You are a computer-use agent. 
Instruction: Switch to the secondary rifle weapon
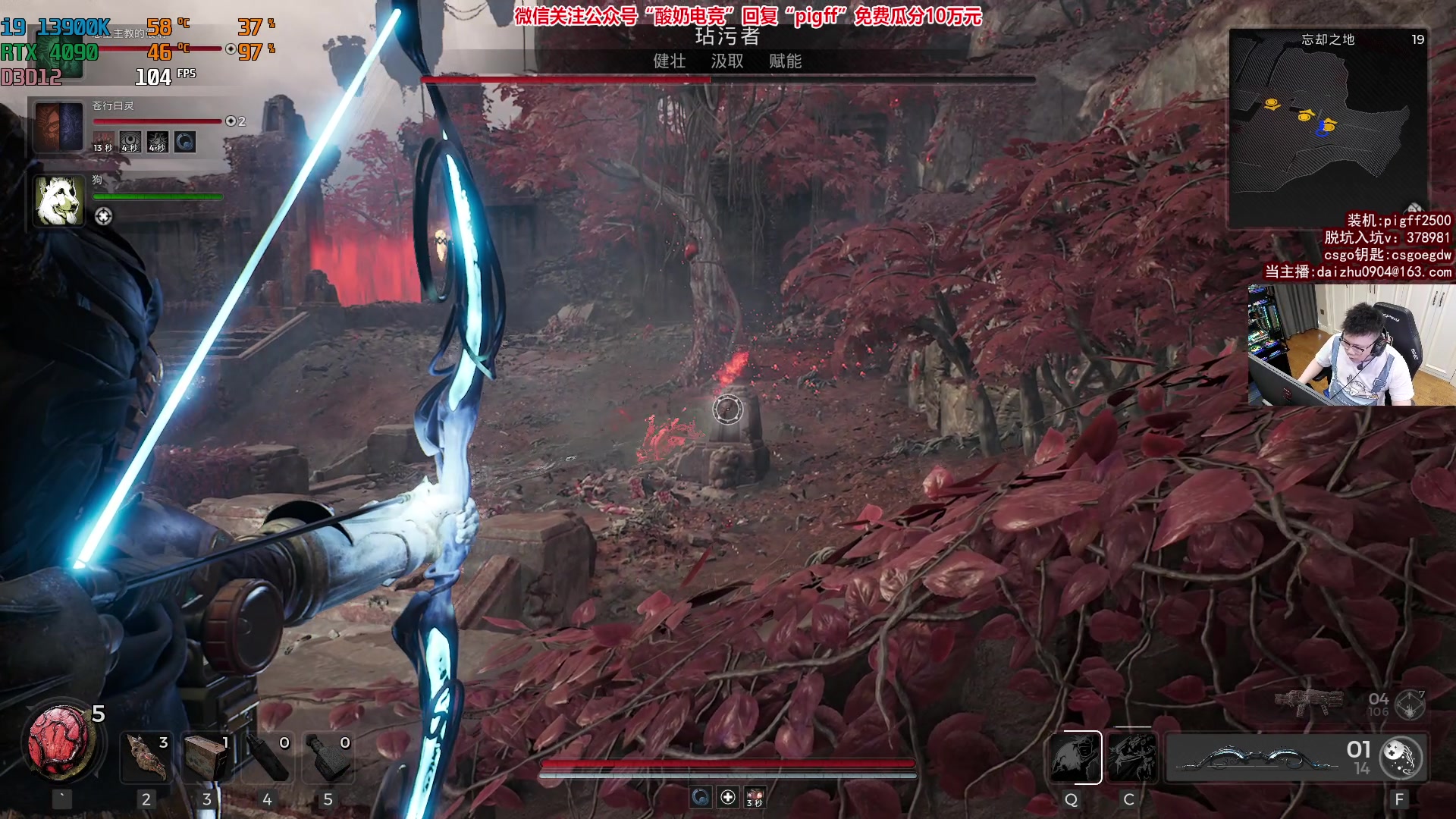coord(1308,703)
